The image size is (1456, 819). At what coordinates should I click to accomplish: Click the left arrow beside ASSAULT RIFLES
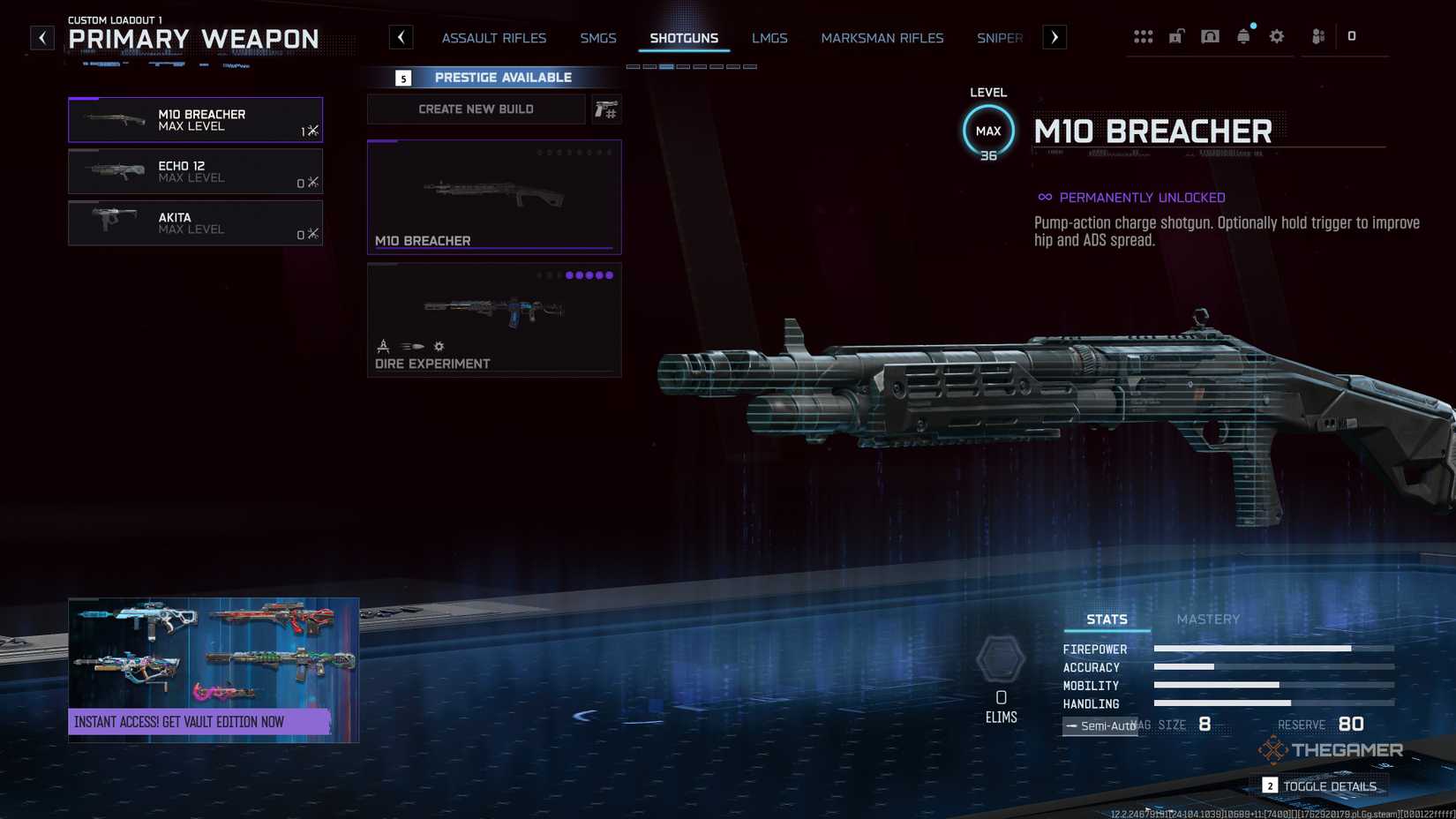[402, 37]
